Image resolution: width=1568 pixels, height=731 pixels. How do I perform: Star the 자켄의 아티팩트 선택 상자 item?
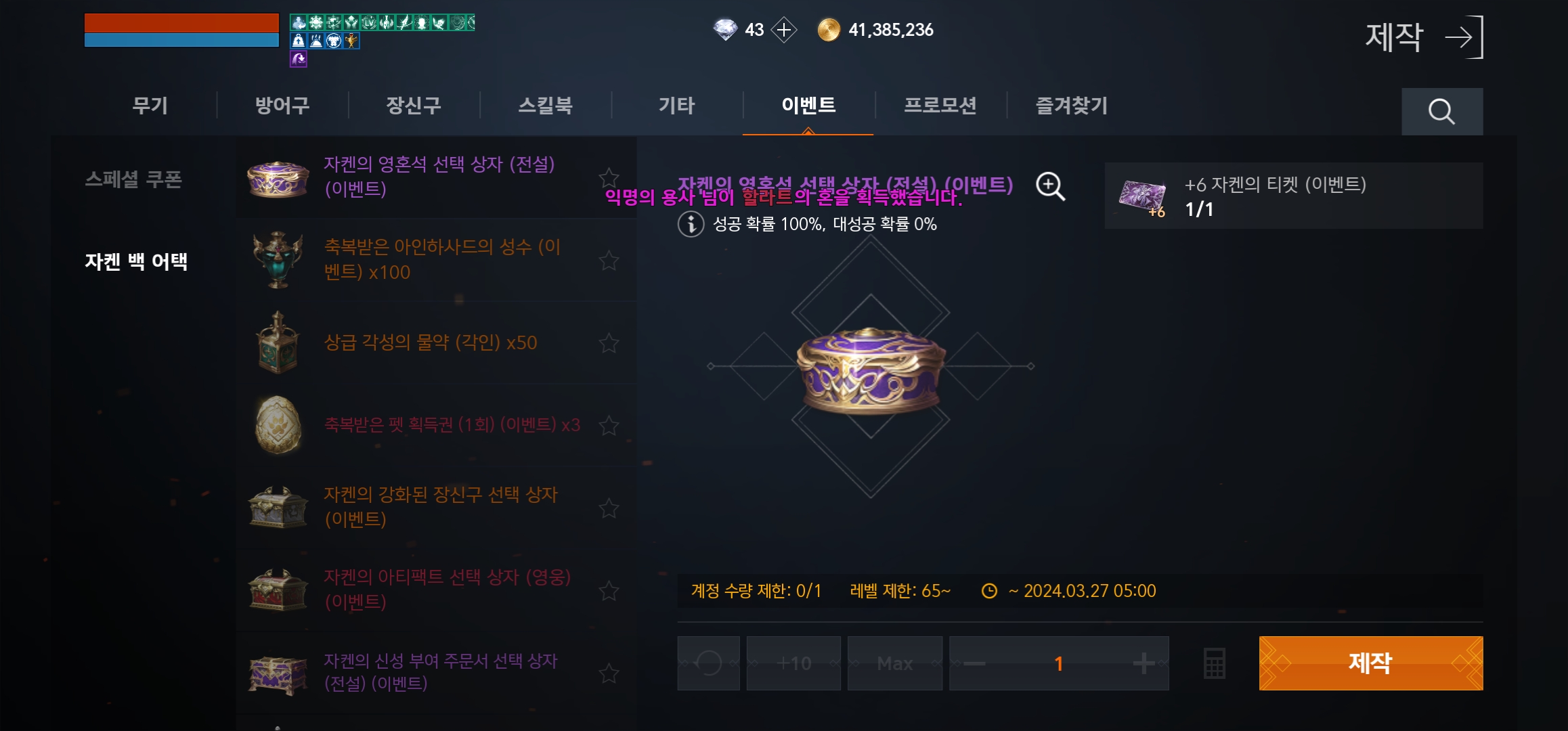[608, 591]
